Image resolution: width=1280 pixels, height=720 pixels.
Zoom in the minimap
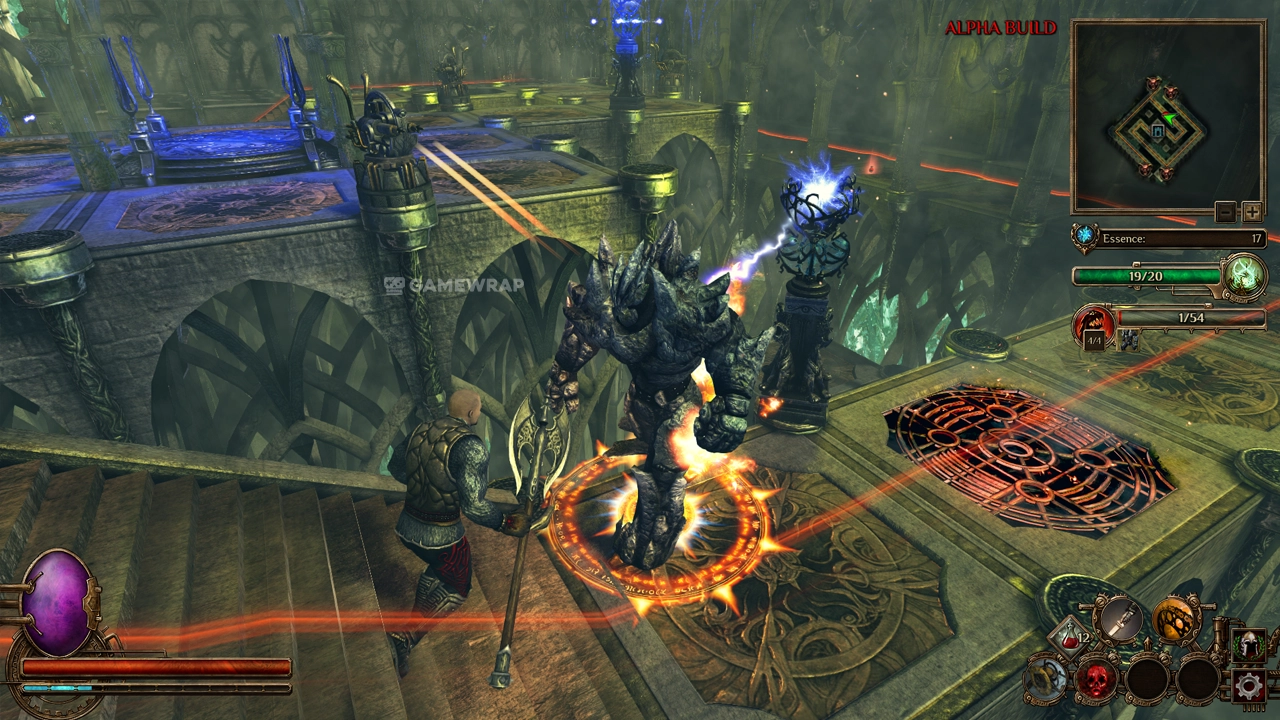pyautogui.click(x=1252, y=212)
